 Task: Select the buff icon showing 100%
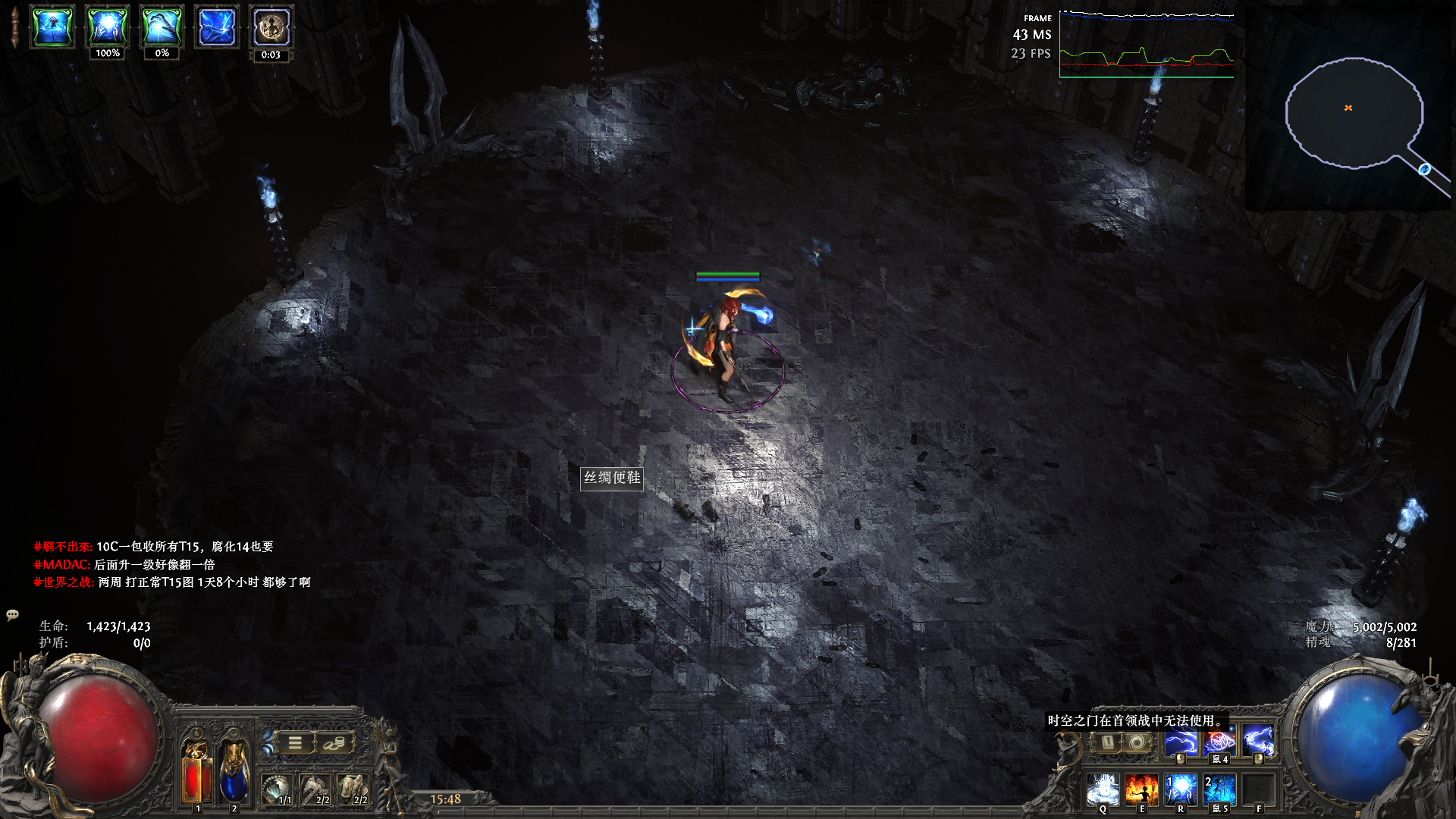click(x=107, y=27)
